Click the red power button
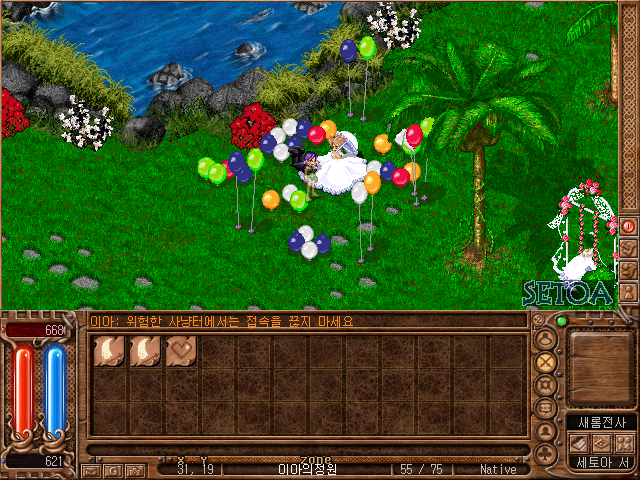This screenshot has width=640, height=480. pos(629,226)
